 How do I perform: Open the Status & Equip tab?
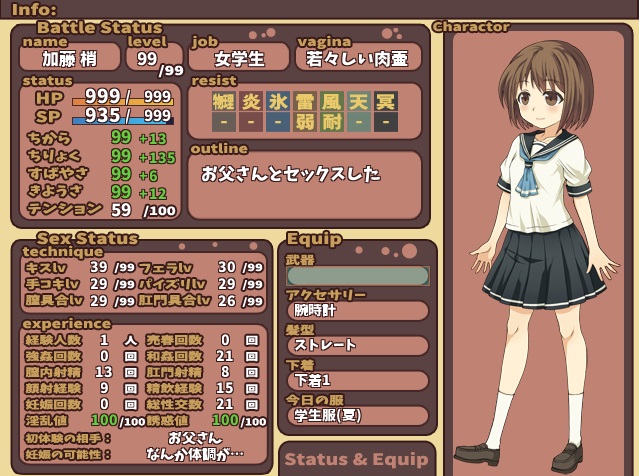tap(356, 460)
